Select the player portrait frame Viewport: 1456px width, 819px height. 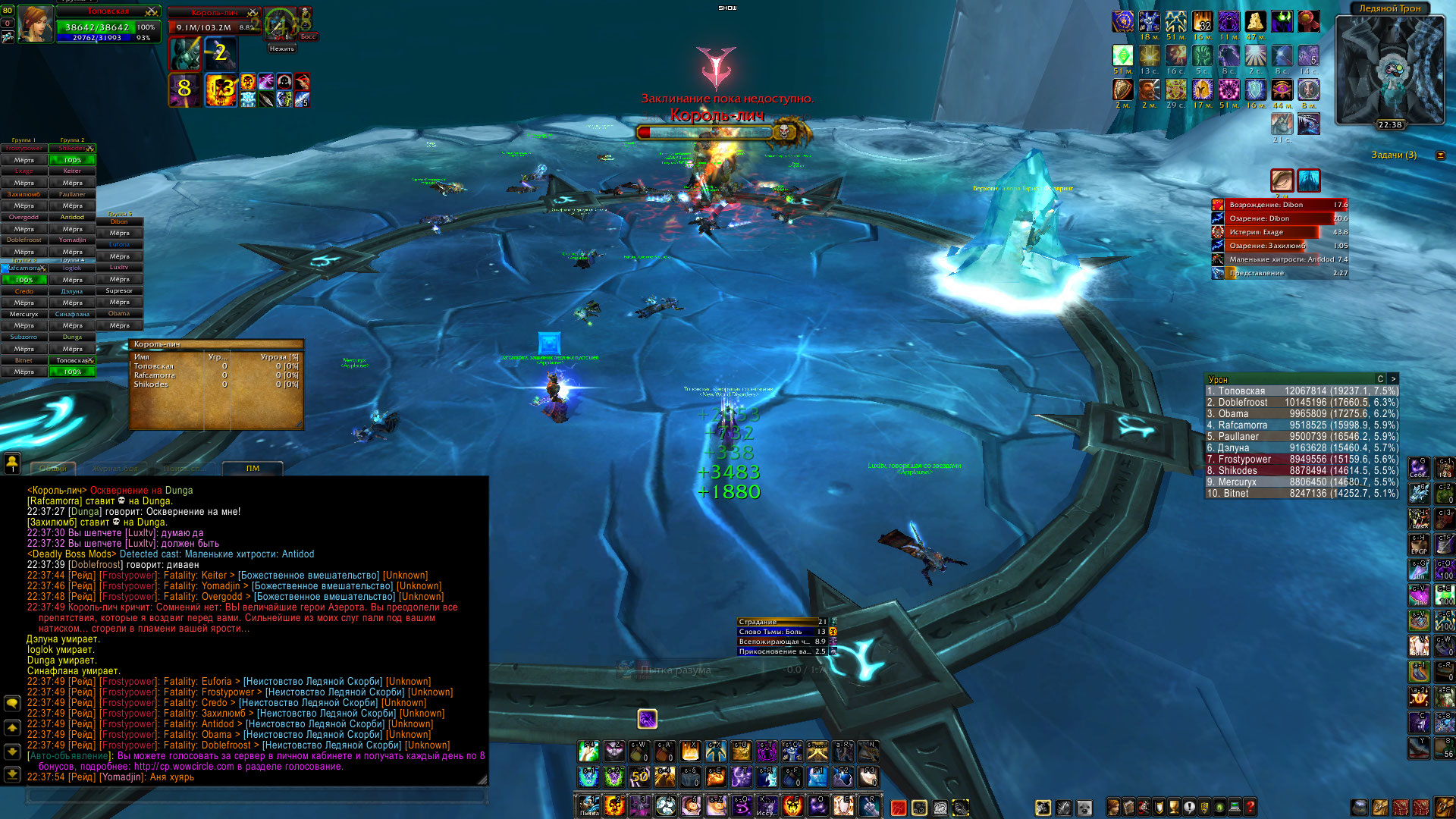coord(35,24)
